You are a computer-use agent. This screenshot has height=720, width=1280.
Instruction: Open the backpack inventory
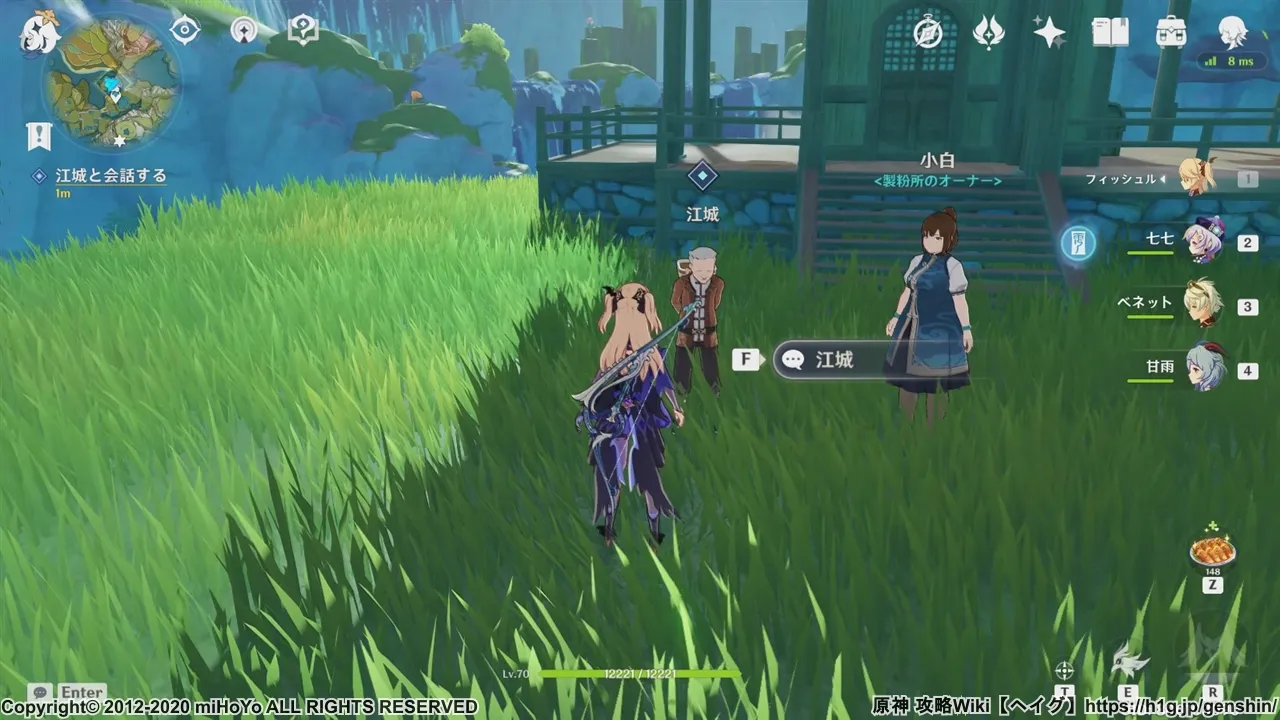pyautogui.click(x=1171, y=32)
